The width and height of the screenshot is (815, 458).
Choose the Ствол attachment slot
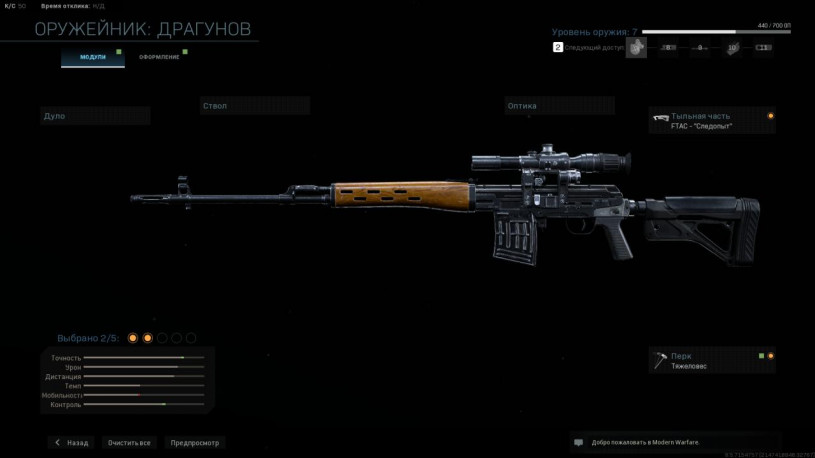(254, 106)
